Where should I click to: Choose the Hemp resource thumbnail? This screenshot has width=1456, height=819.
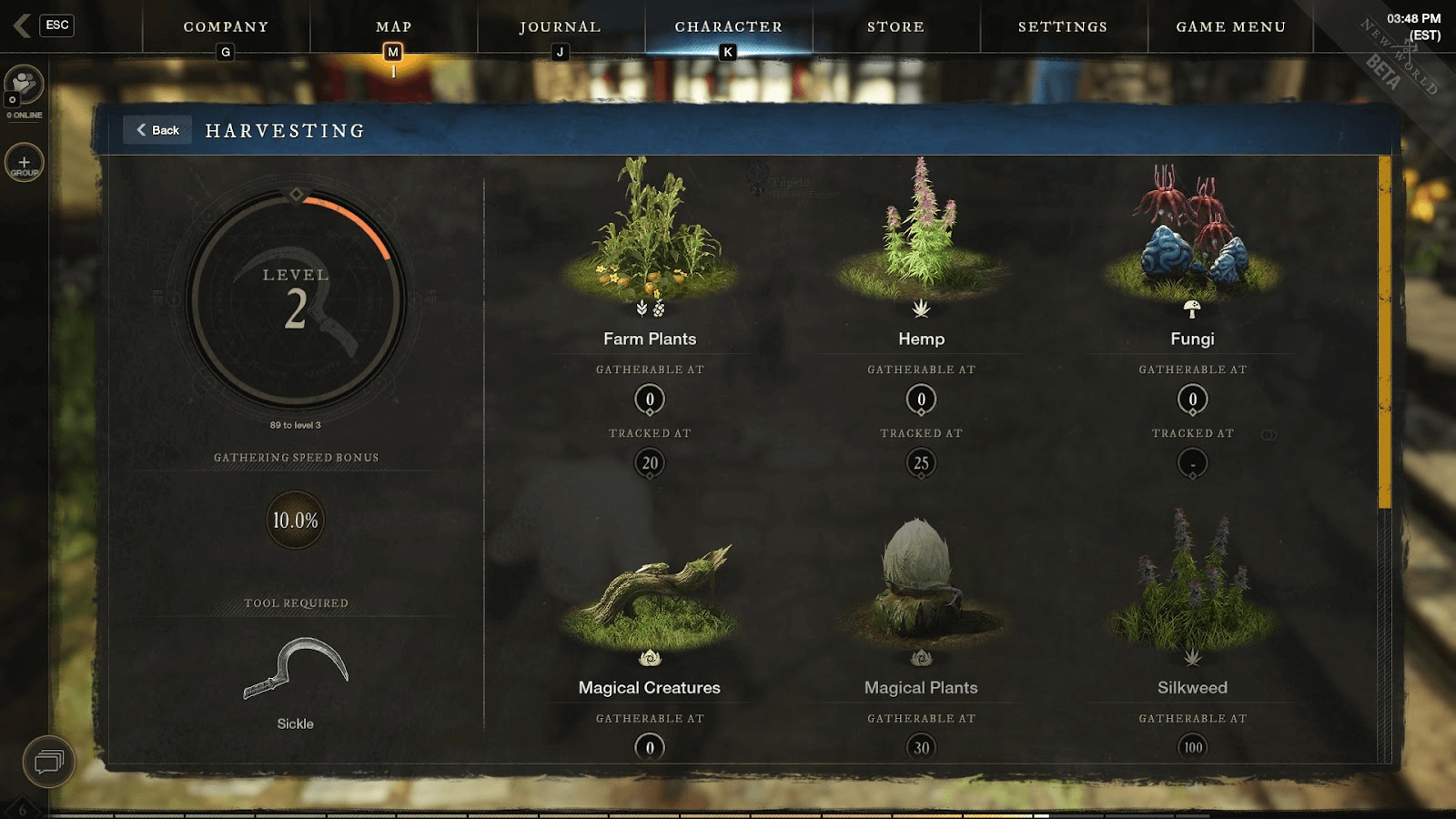(921, 232)
